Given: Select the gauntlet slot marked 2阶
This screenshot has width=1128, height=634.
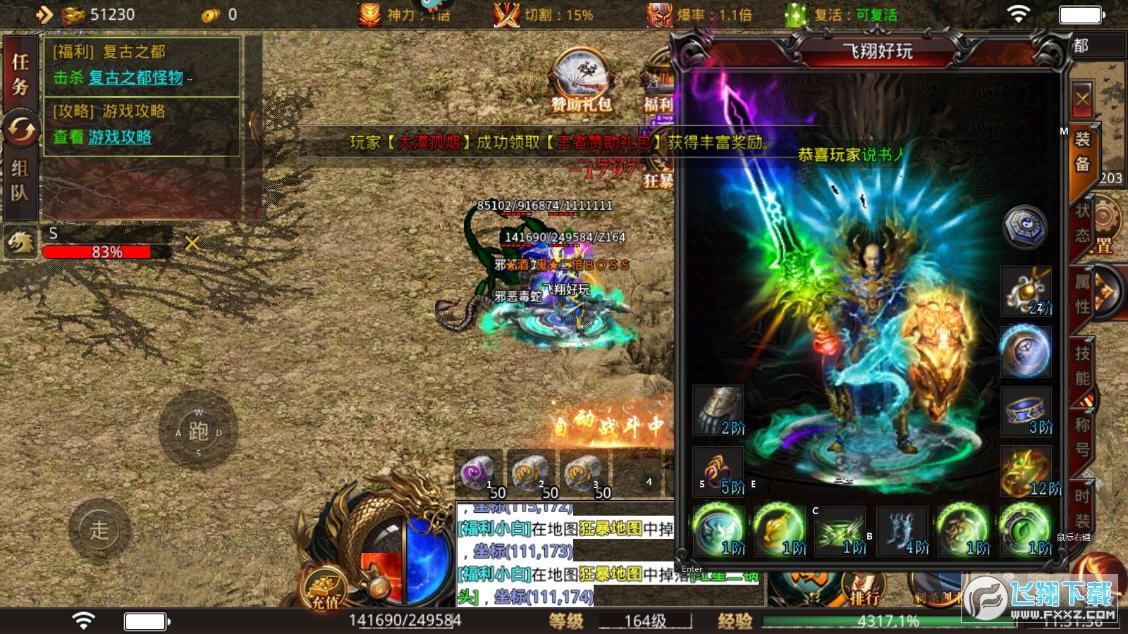Looking at the screenshot, I should pos(718,412).
